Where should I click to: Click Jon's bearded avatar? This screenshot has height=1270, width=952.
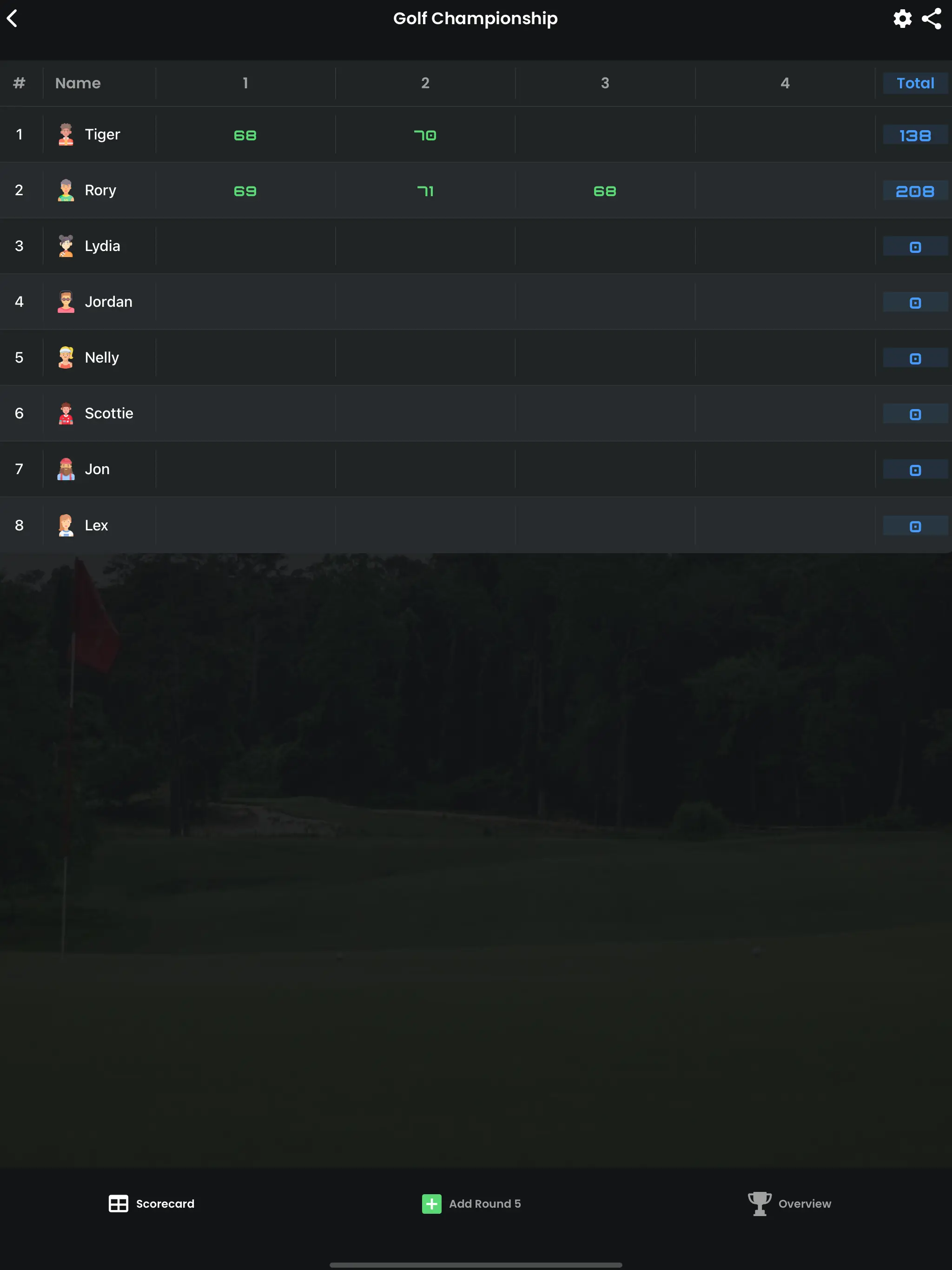tap(66, 469)
